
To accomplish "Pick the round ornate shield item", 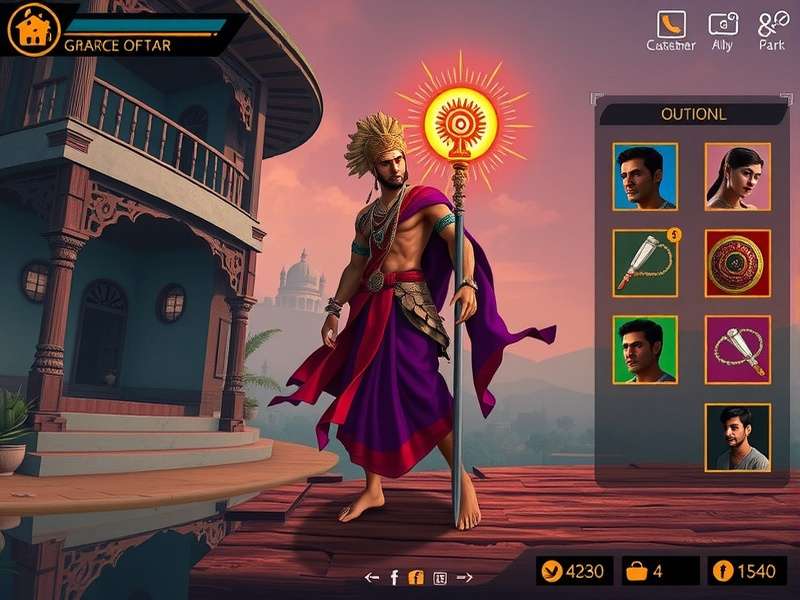I will click(737, 263).
